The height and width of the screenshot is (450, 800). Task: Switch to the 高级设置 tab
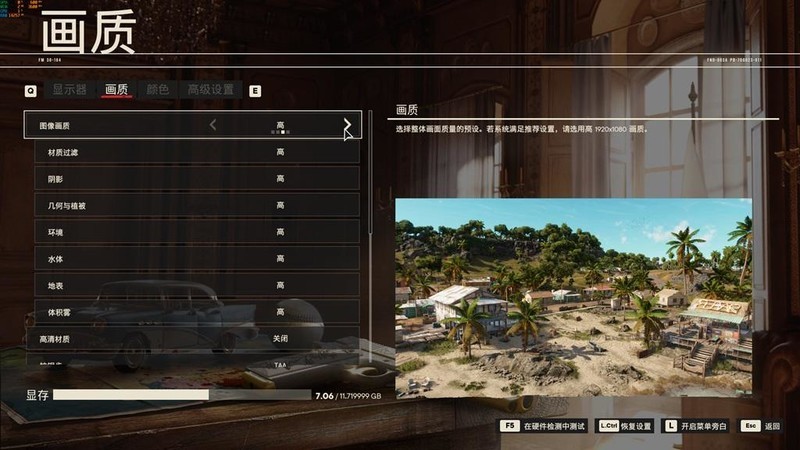click(211, 90)
